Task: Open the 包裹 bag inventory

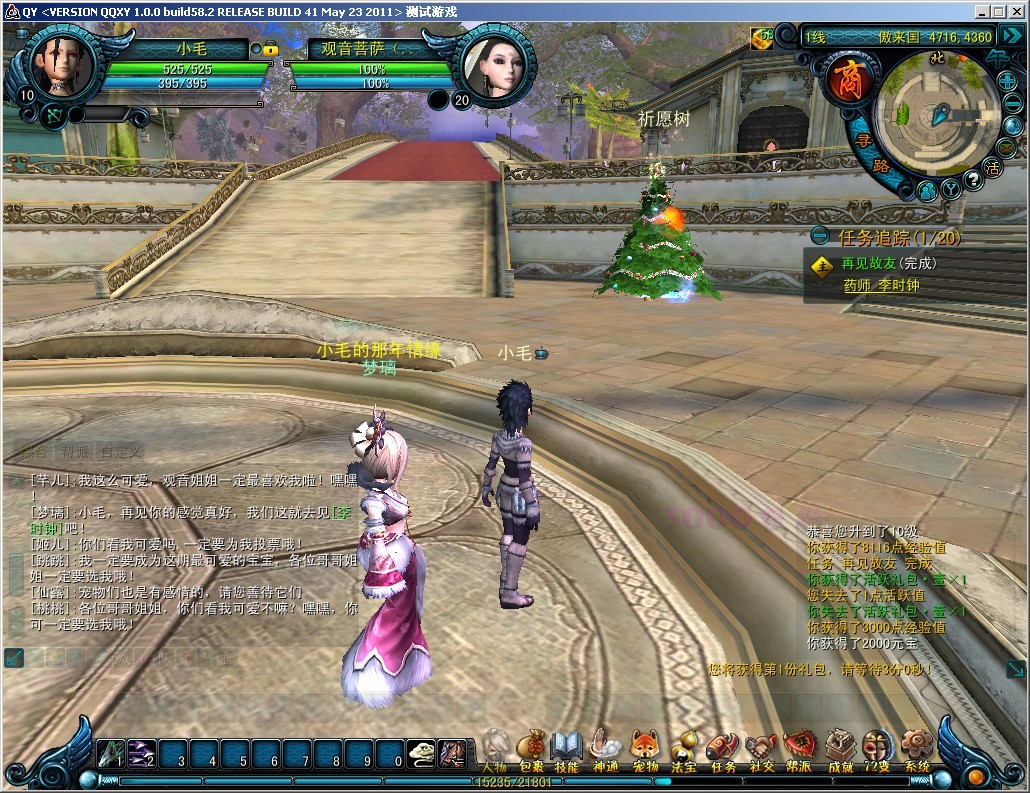Action: coord(532,749)
